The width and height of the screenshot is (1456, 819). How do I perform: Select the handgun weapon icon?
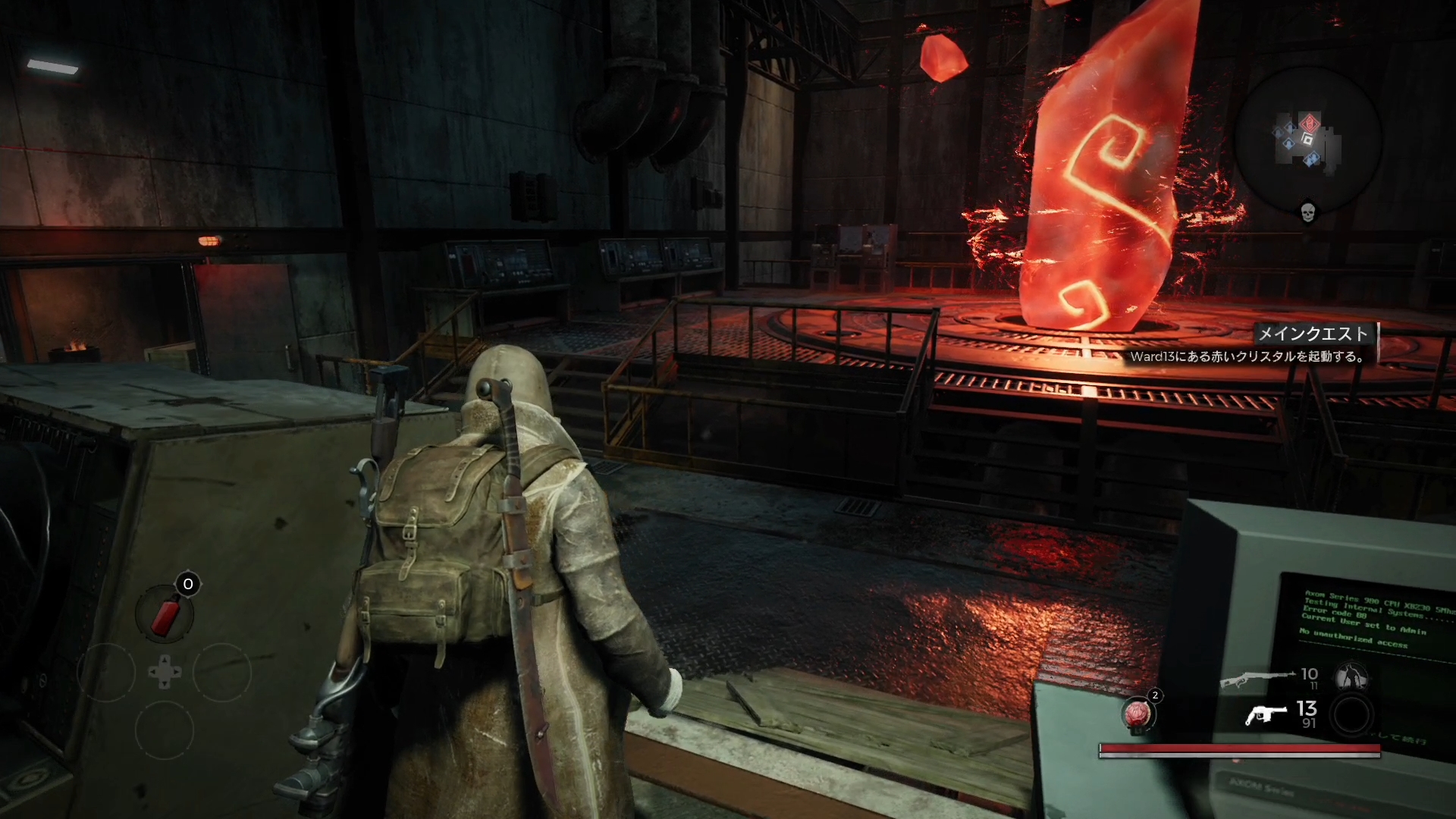pos(1266,714)
